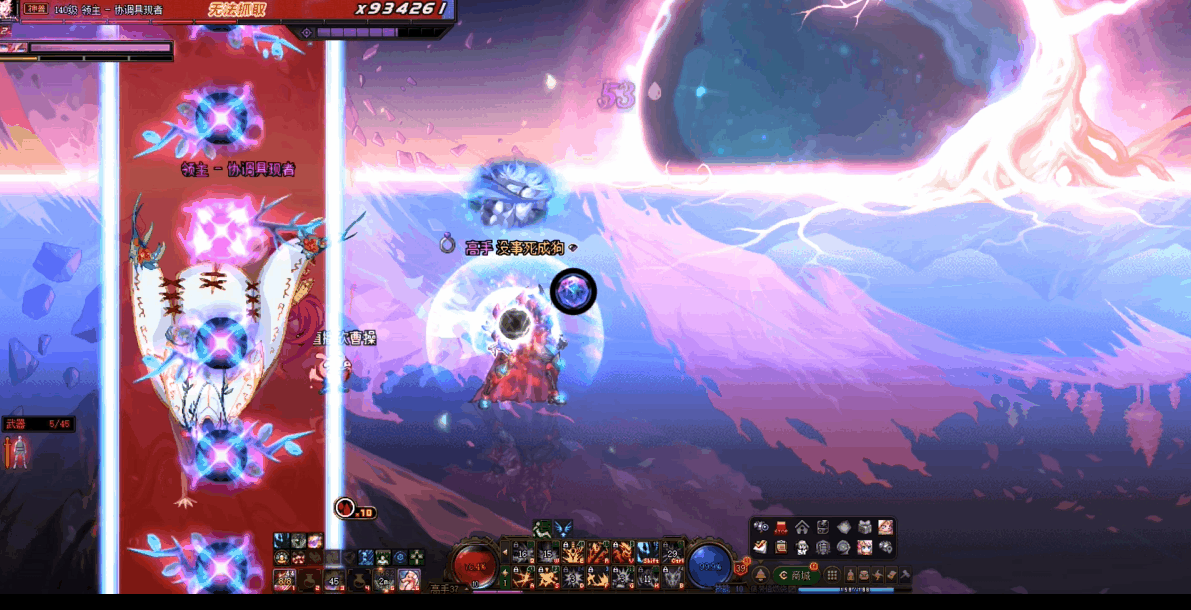Image resolution: width=1191 pixels, height=610 pixels.
Task: Select the dragon portrait quick slot
Action: coord(408,580)
